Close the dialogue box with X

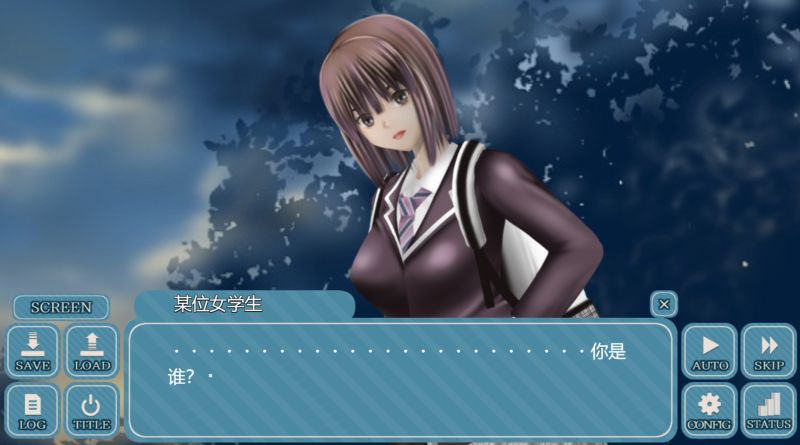(x=664, y=304)
